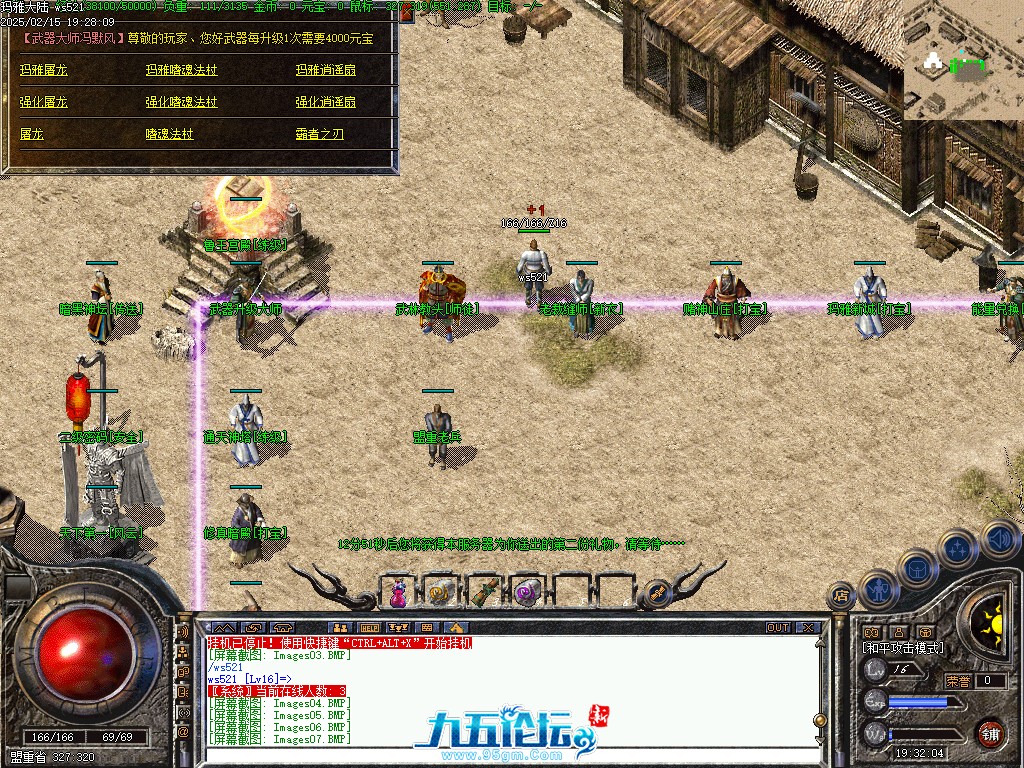
Task: Open the character equipment panel icon
Action: point(879,589)
